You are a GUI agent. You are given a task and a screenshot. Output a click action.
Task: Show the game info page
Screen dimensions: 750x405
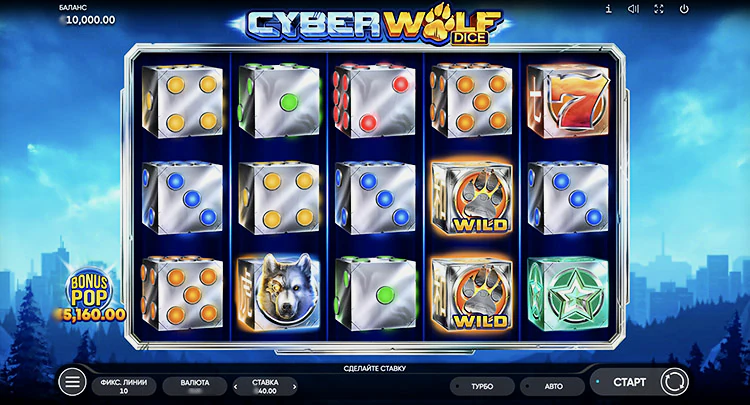tap(608, 10)
